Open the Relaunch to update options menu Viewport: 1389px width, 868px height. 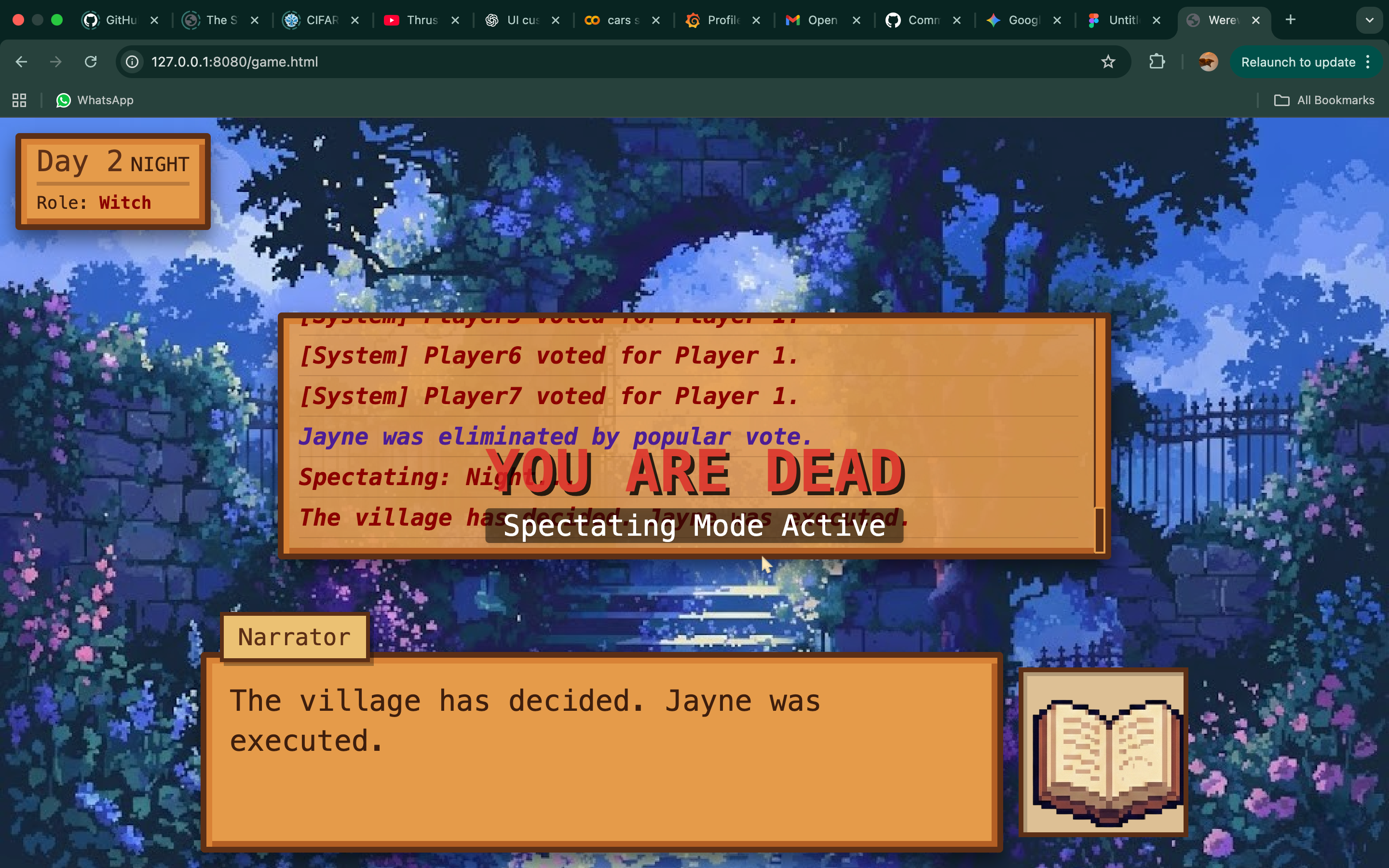(1368, 61)
